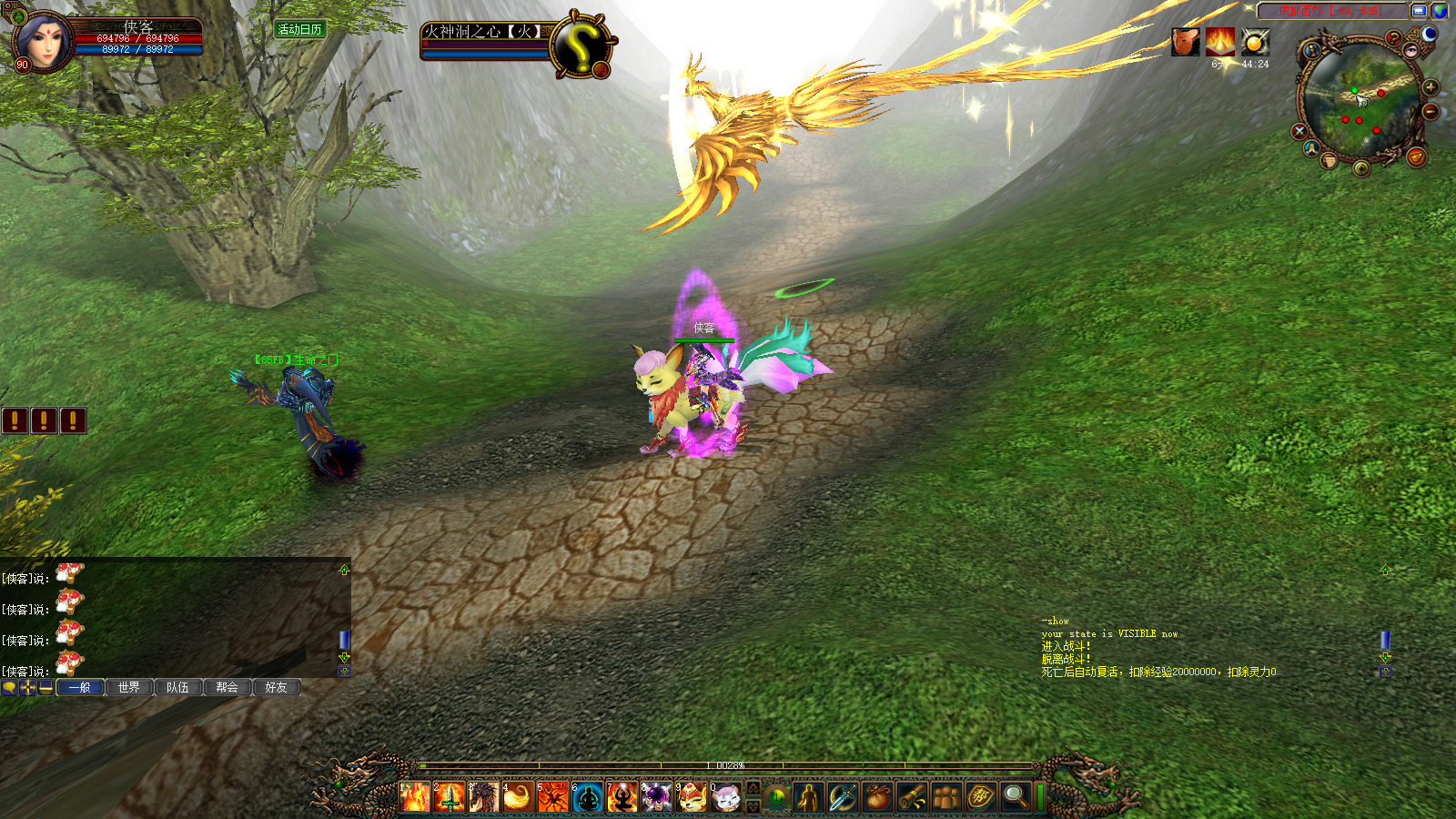
Task: Open the quest scroll on the toolbar
Action: pos(913,797)
